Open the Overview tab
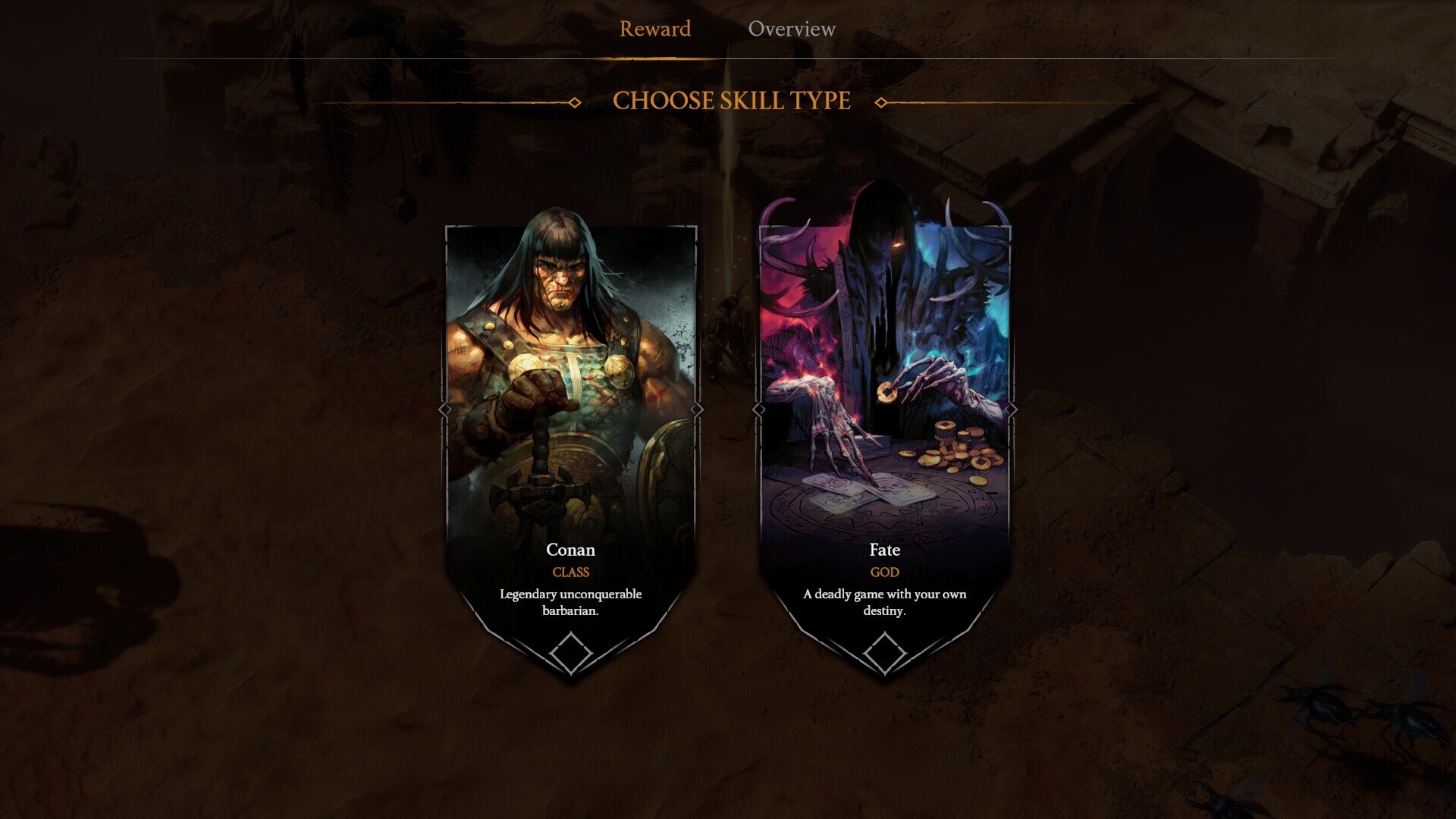1456x819 pixels. pyautogui.click(x=792, y=29)
